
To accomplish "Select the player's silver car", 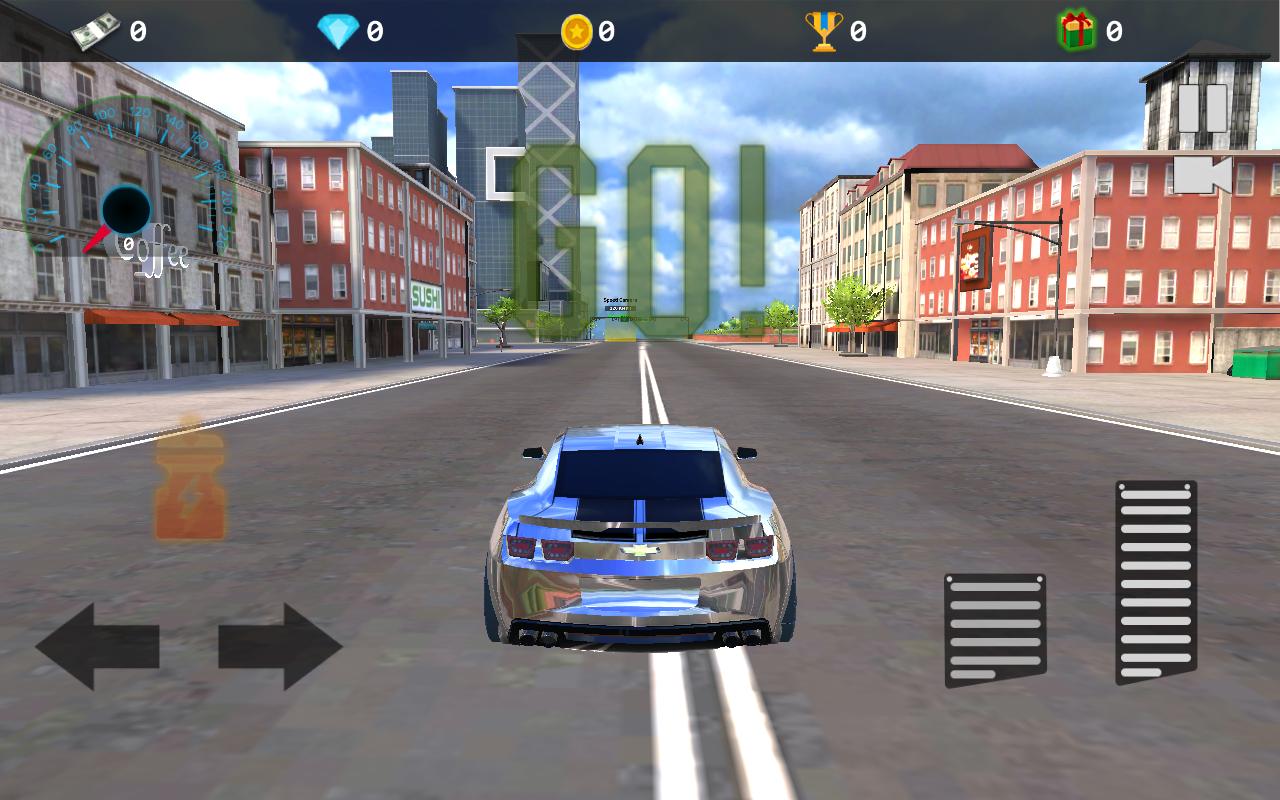I will click(640, 540).
